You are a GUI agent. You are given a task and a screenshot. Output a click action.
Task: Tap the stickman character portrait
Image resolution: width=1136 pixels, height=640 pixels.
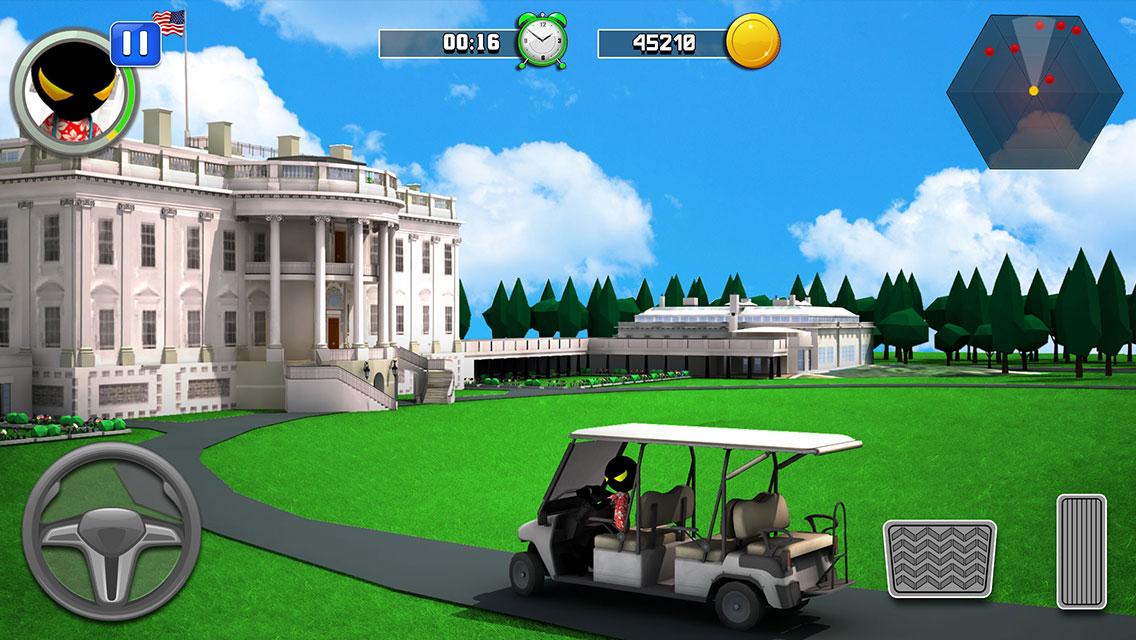(68, 90)
